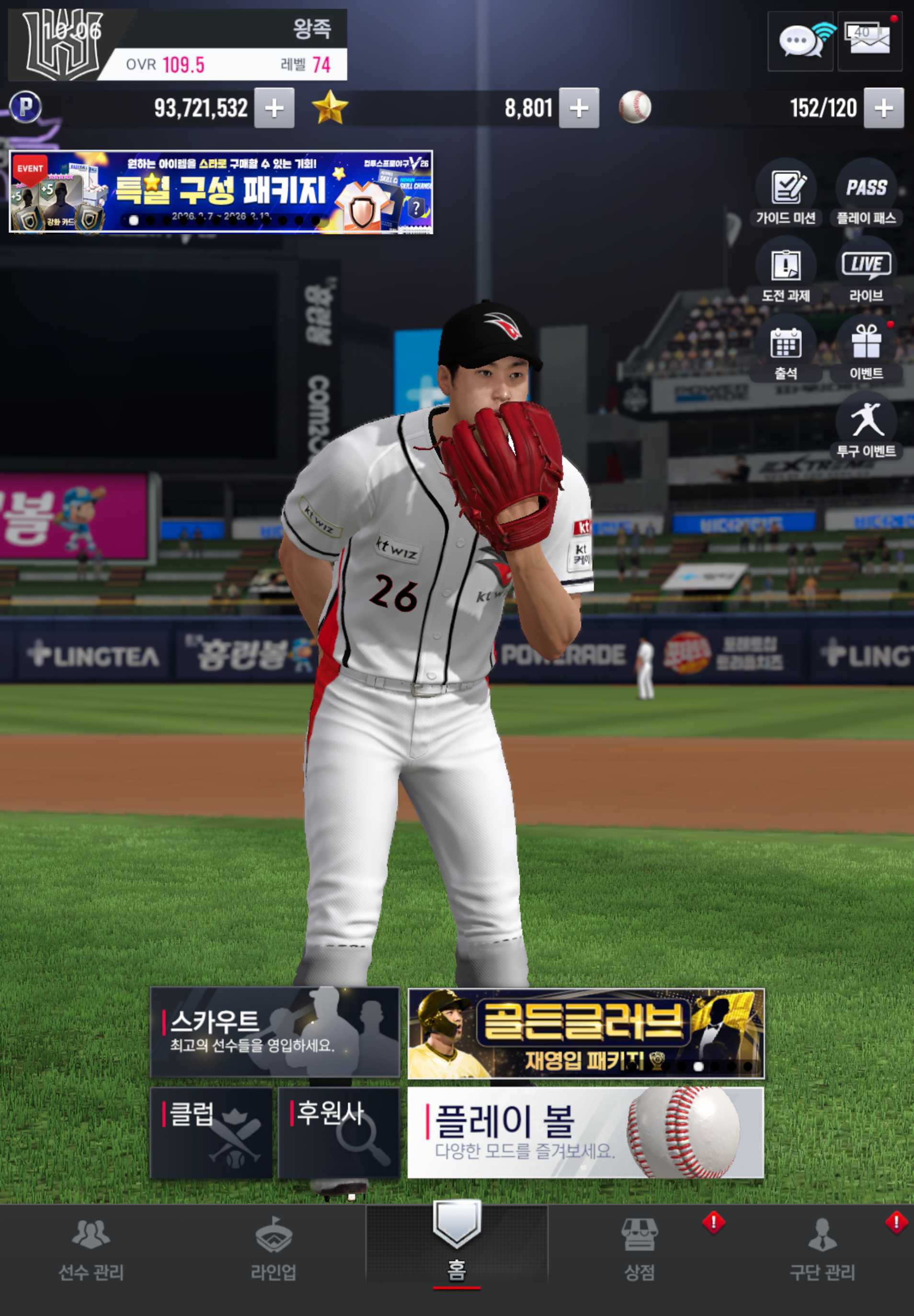
Task: Start 플레이 볼 play ball
Action: [x=585, y=1132]
